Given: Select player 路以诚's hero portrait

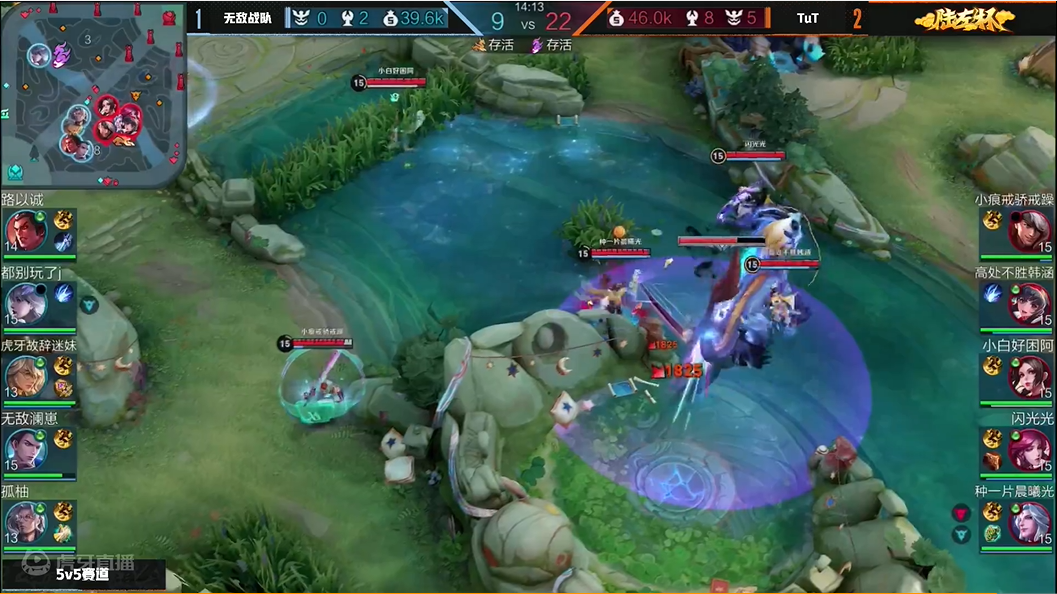Looking at the screenshot, I should pos(26,232).
